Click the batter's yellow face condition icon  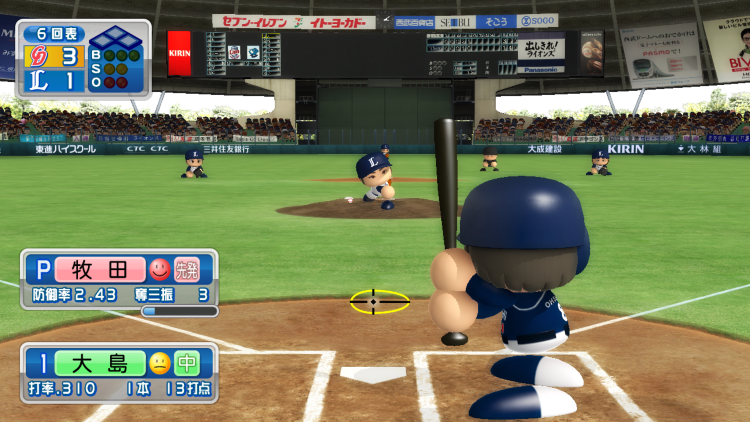click(159, 362)
